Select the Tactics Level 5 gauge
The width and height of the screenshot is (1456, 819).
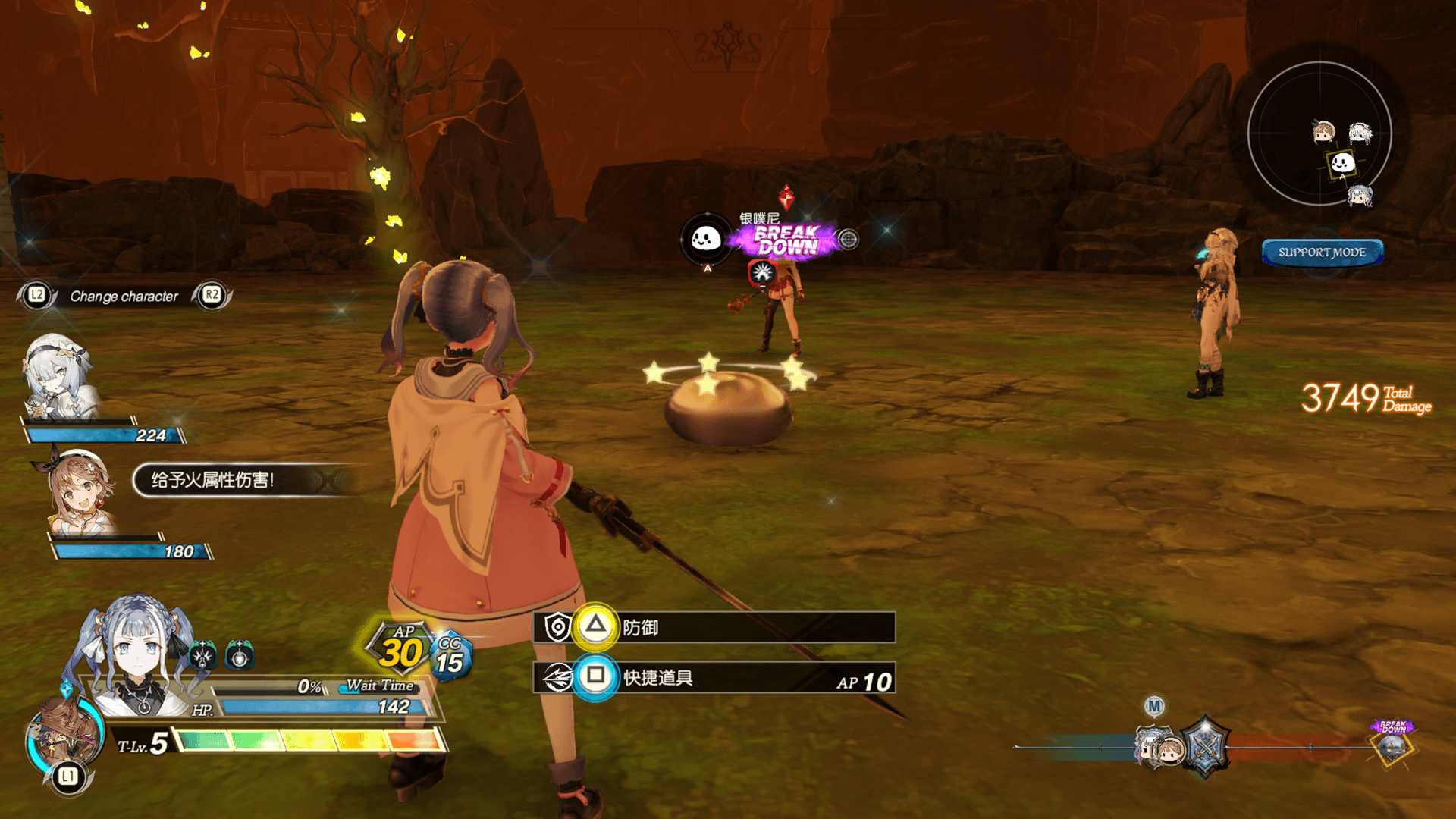(x=307, y=741)
